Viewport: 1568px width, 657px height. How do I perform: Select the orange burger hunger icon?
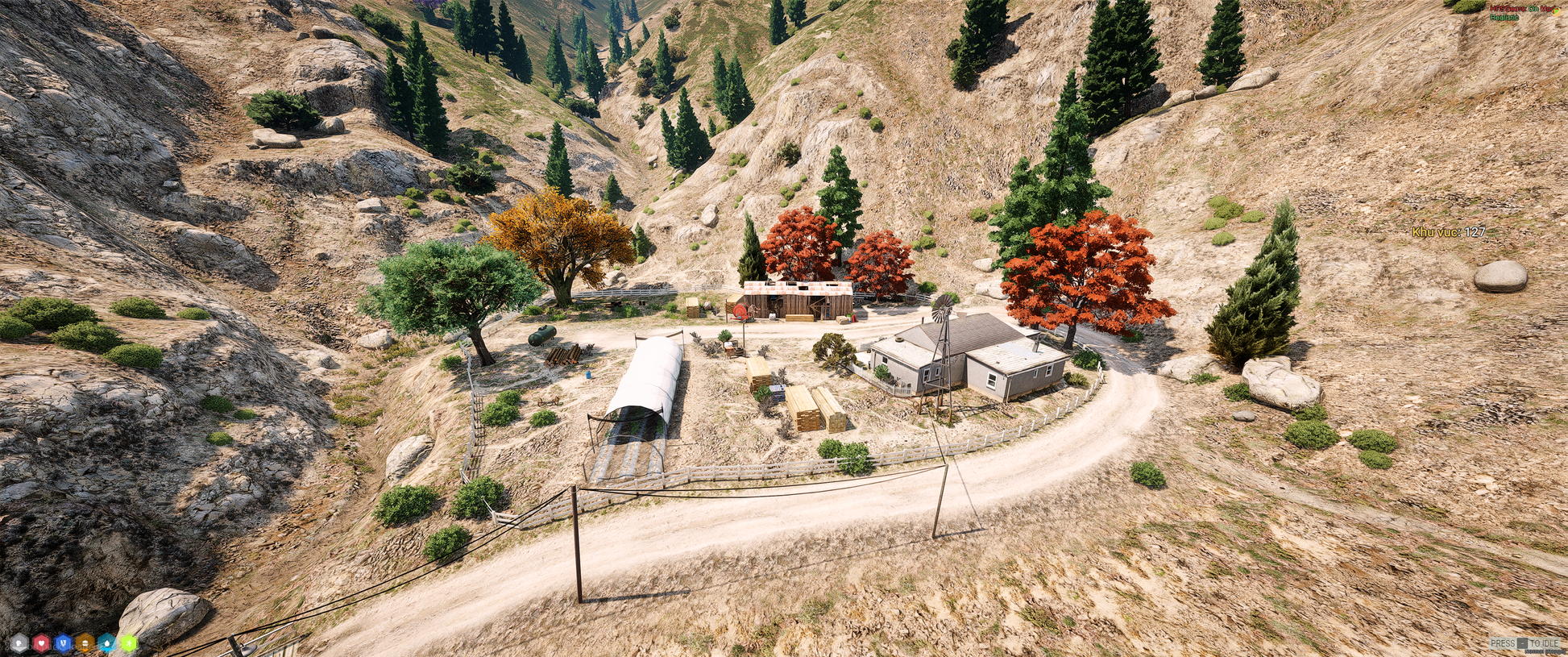(x=85, y=643)
